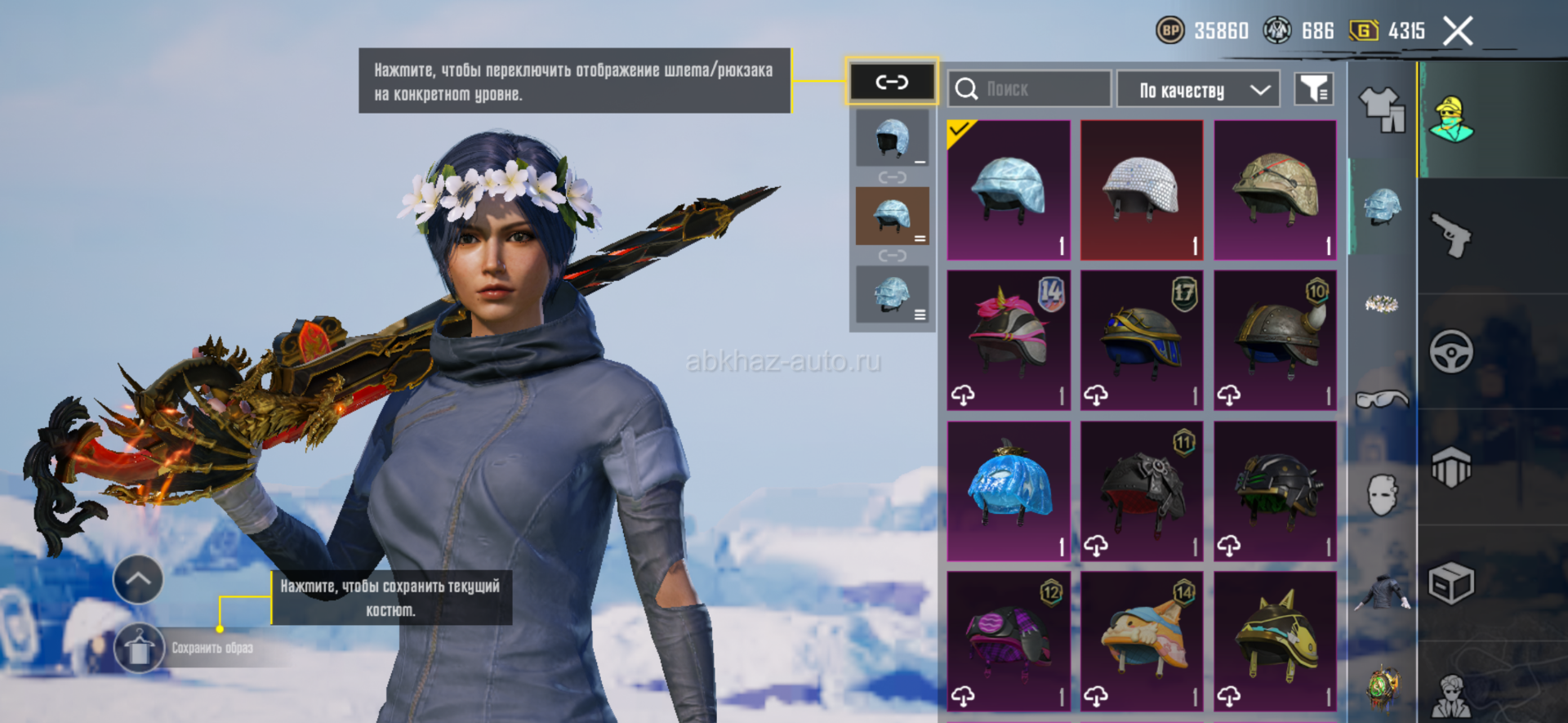
Task: Close the inventory with the X button
Action: 1458,32
